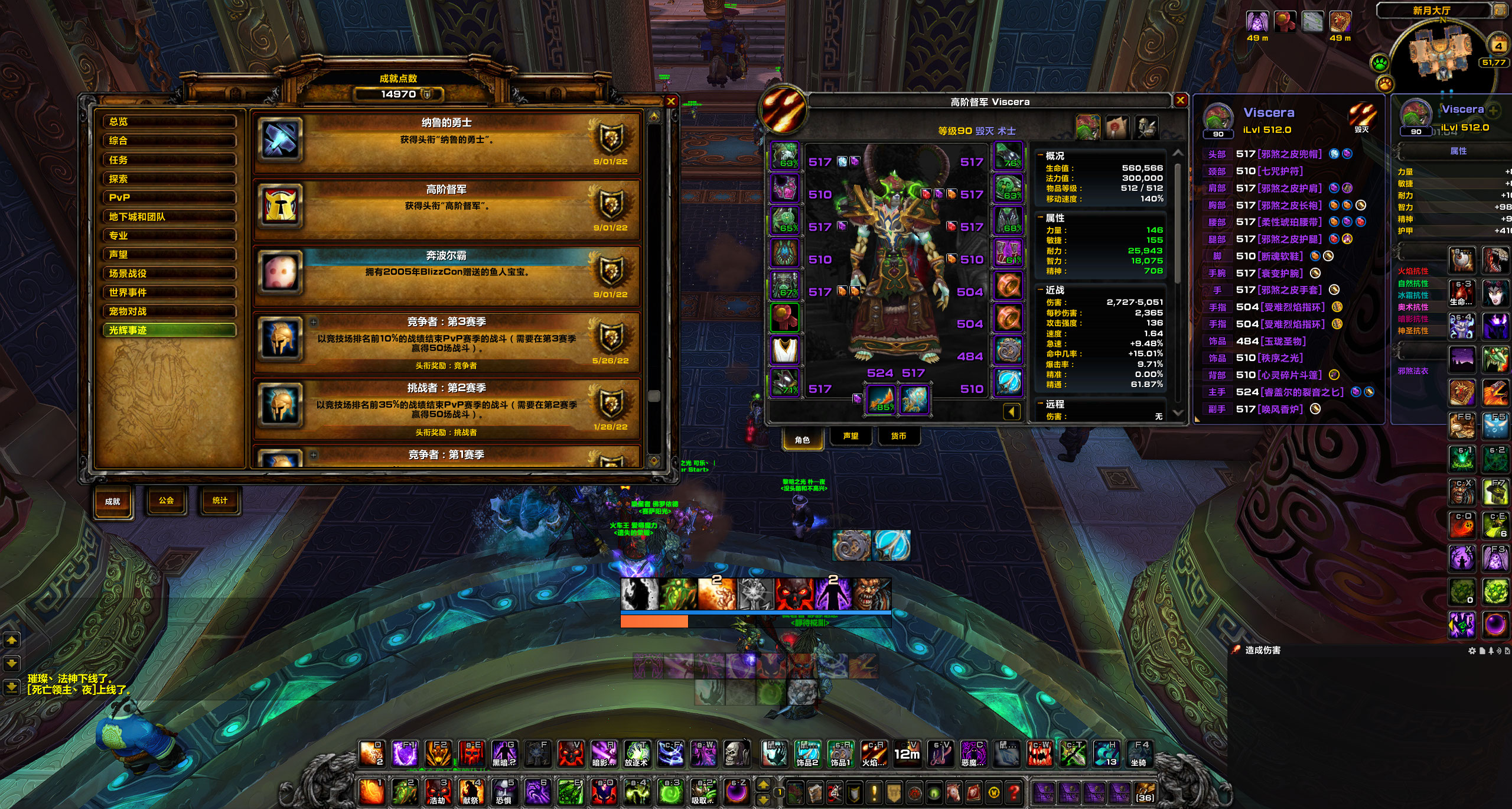
Task: Select the 宠物对战 category
Action: pyautogui.click(x=170, y=311)
